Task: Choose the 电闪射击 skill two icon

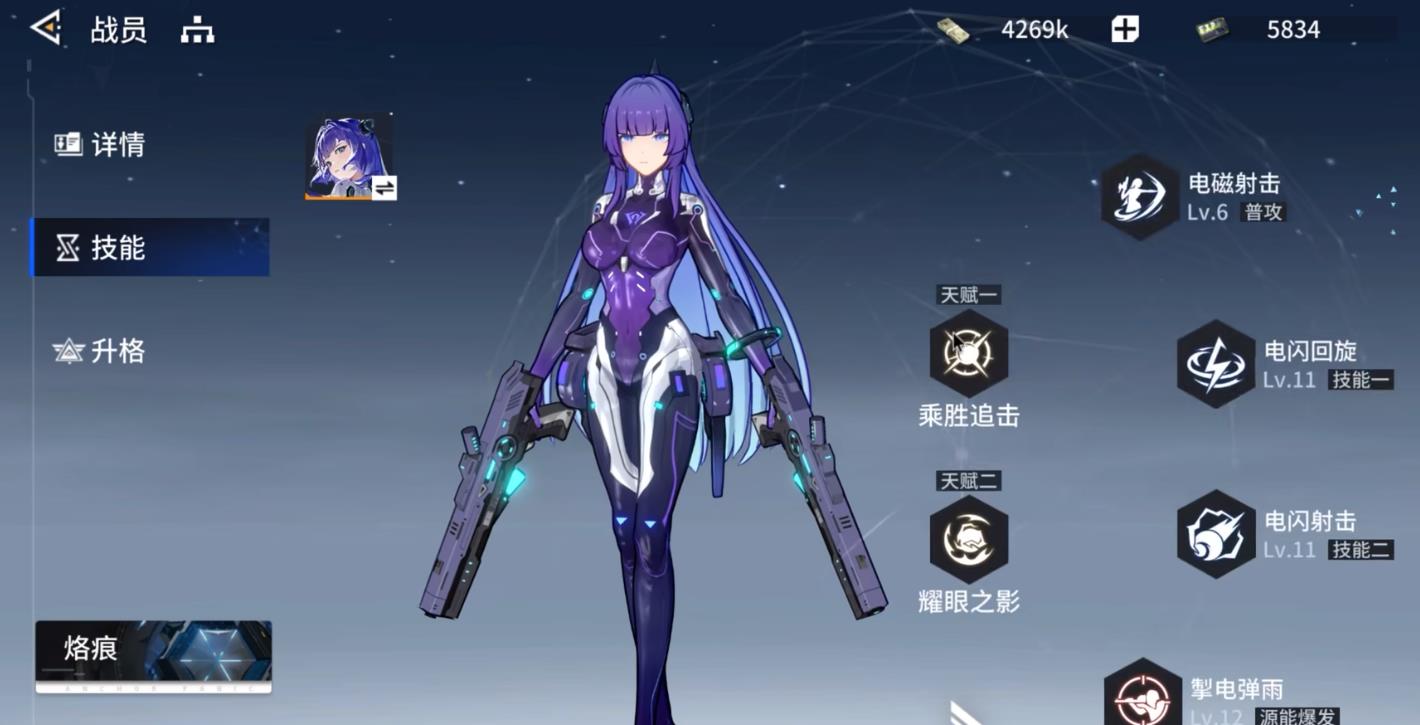Action: point(1215,534)
